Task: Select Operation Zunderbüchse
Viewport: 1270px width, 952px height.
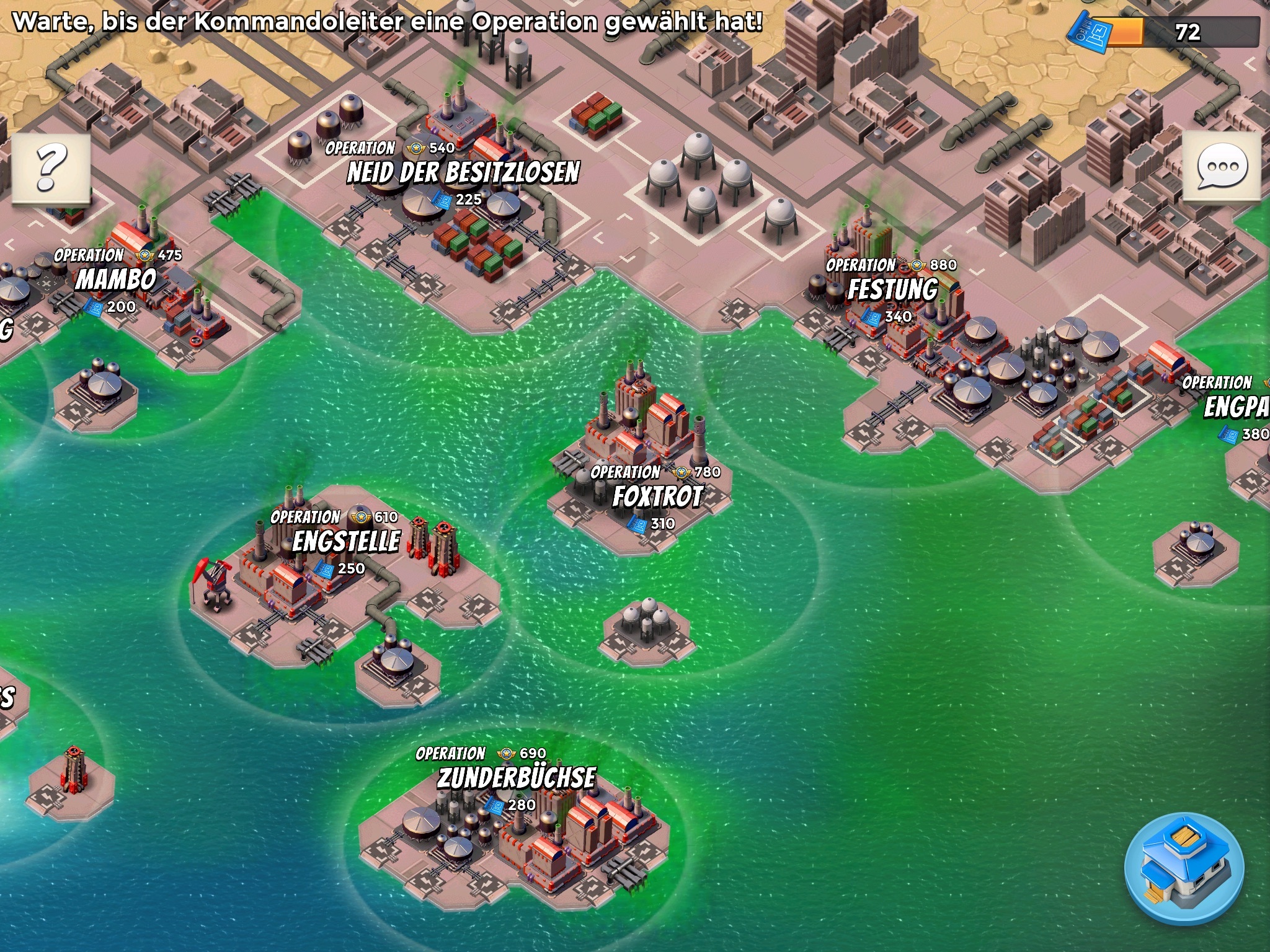Action: (x=516, y=778)
